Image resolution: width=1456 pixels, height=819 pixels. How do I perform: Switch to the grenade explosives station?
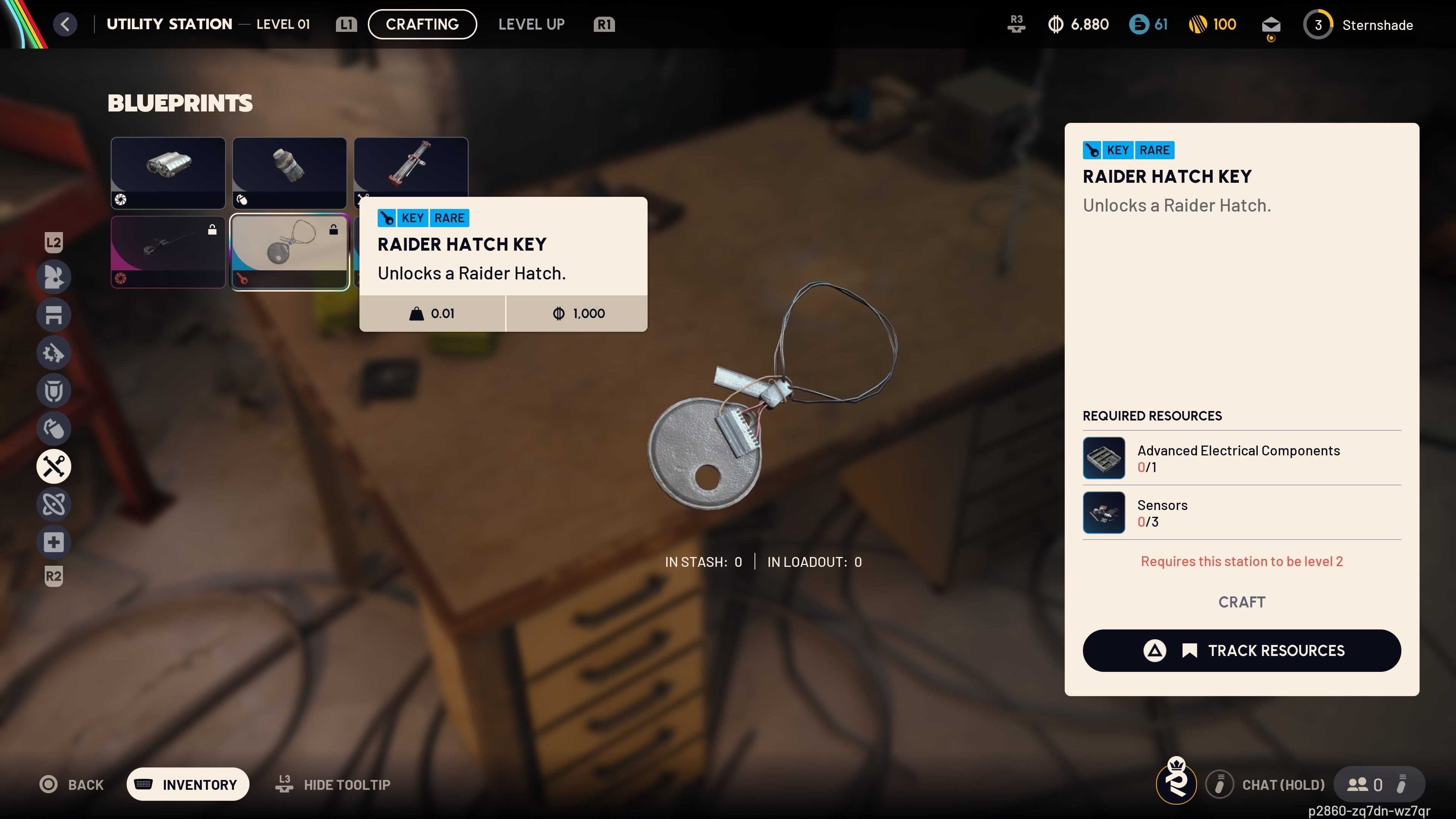coord(54,428)
